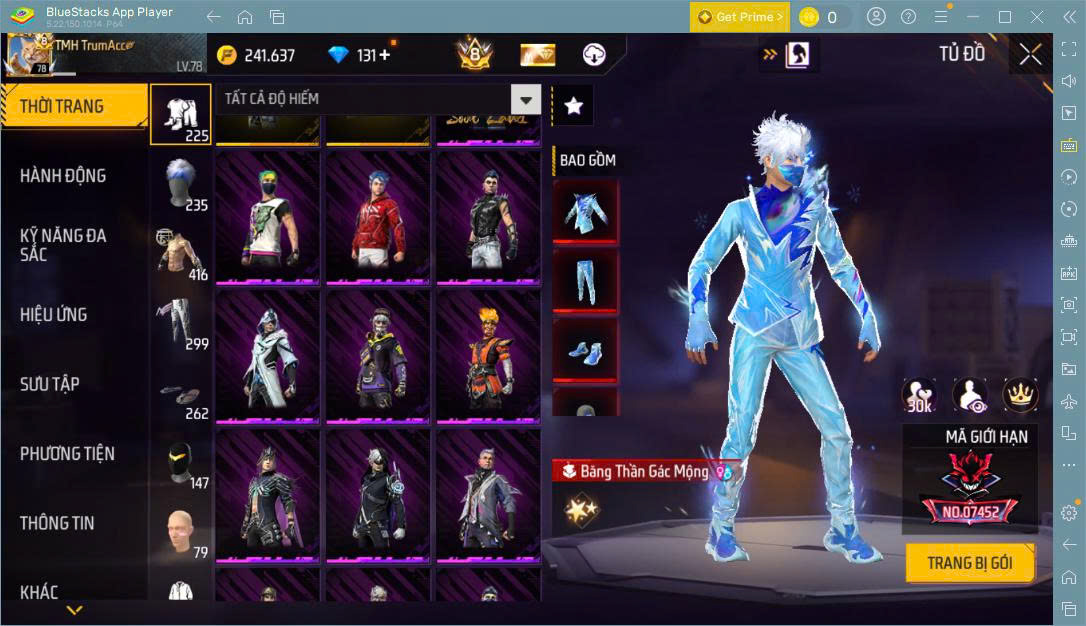This screenshot has width=1086, height=626.
Task: Open the hair subcategory with 235 items
Action: [x=181, y=184]
